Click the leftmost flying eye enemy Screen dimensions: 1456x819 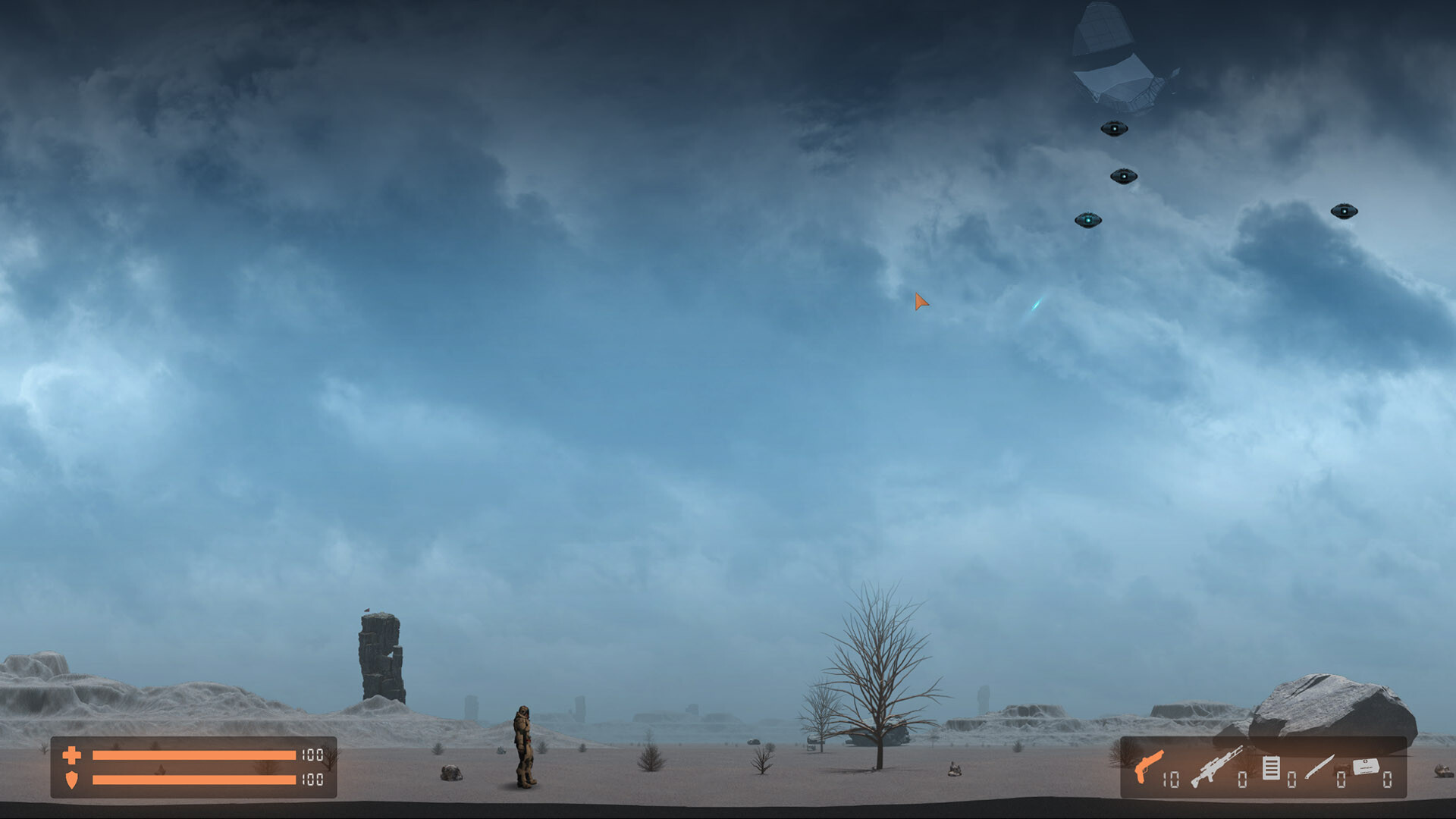(1089, 218)
